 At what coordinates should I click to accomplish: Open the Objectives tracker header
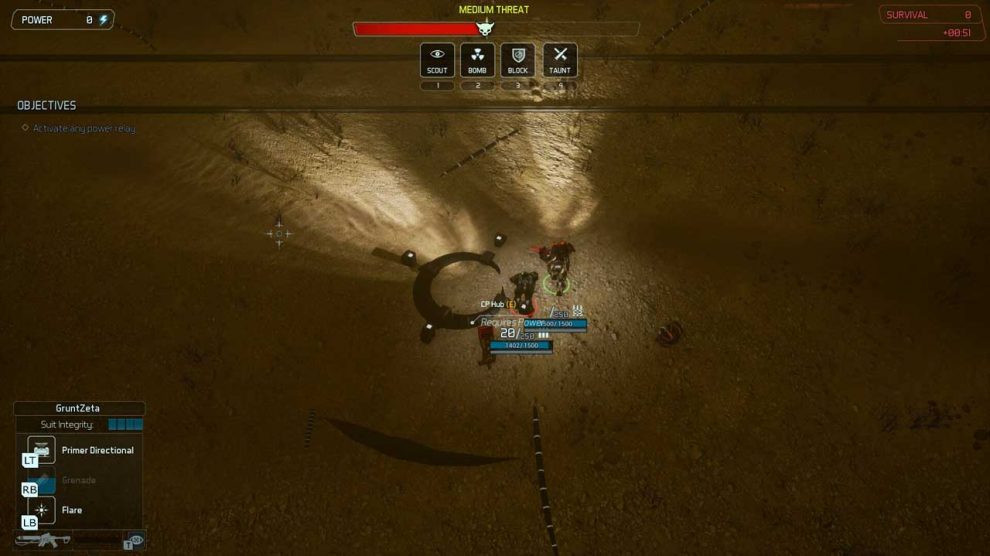47,105
